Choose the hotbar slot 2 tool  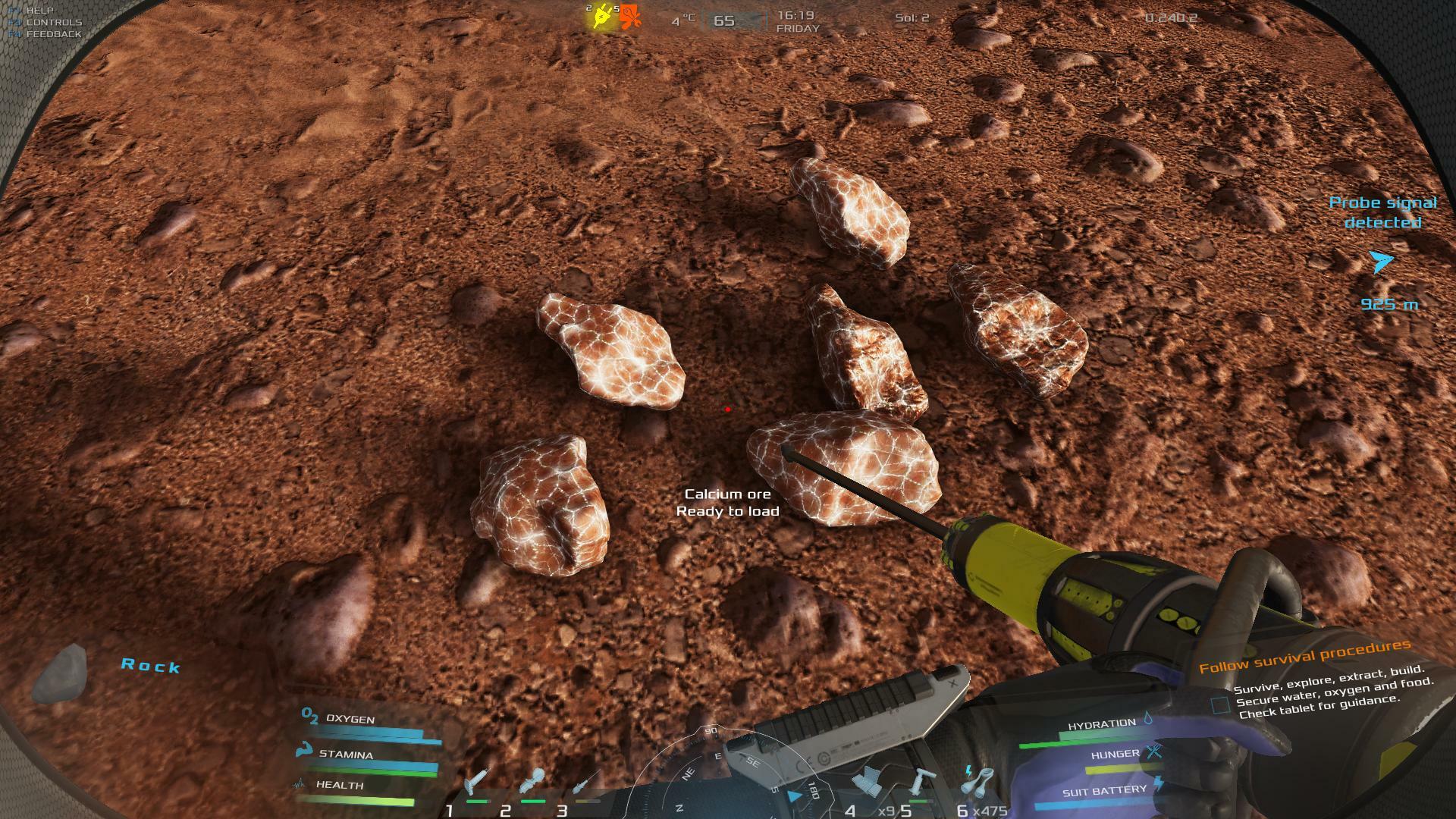pyautogui.click(x=533, y=781)
